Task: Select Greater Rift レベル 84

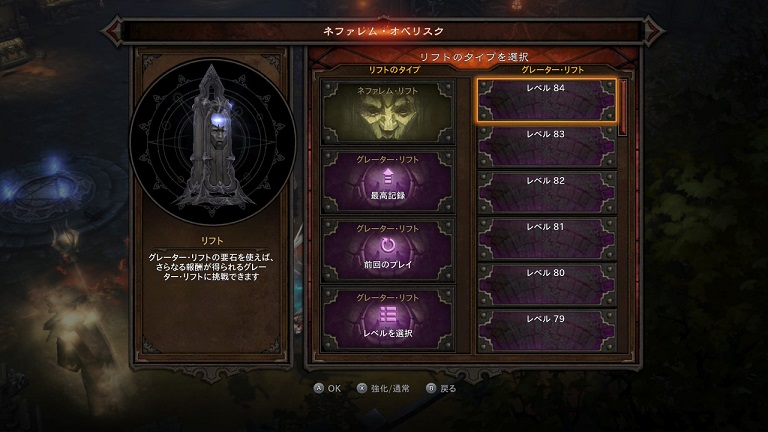Action: pyautogui.click(x=545, y=100)
